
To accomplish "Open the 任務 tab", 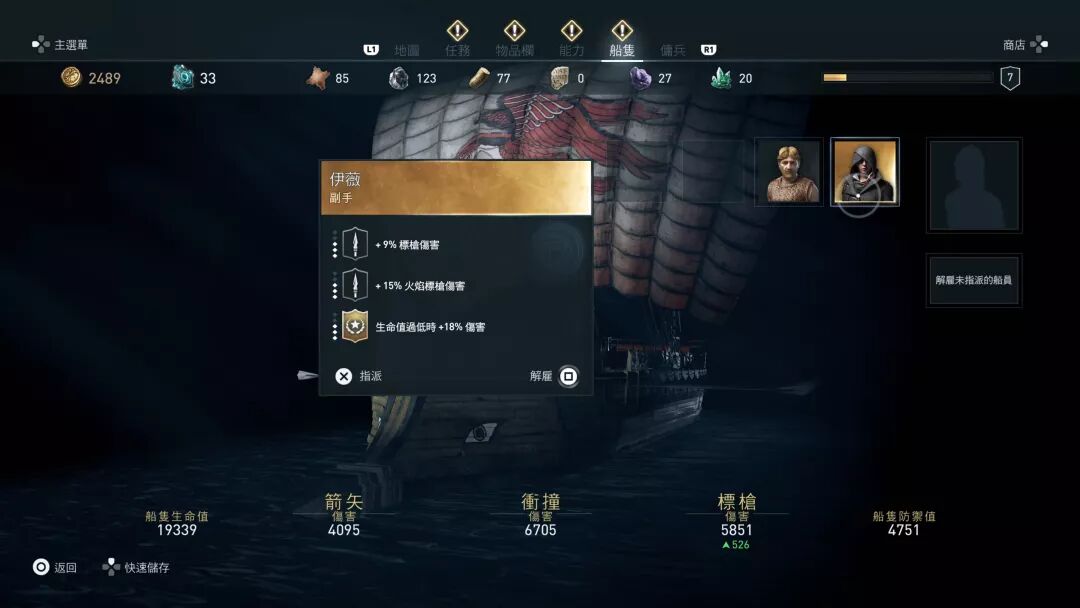I will (x=457, y=49).
